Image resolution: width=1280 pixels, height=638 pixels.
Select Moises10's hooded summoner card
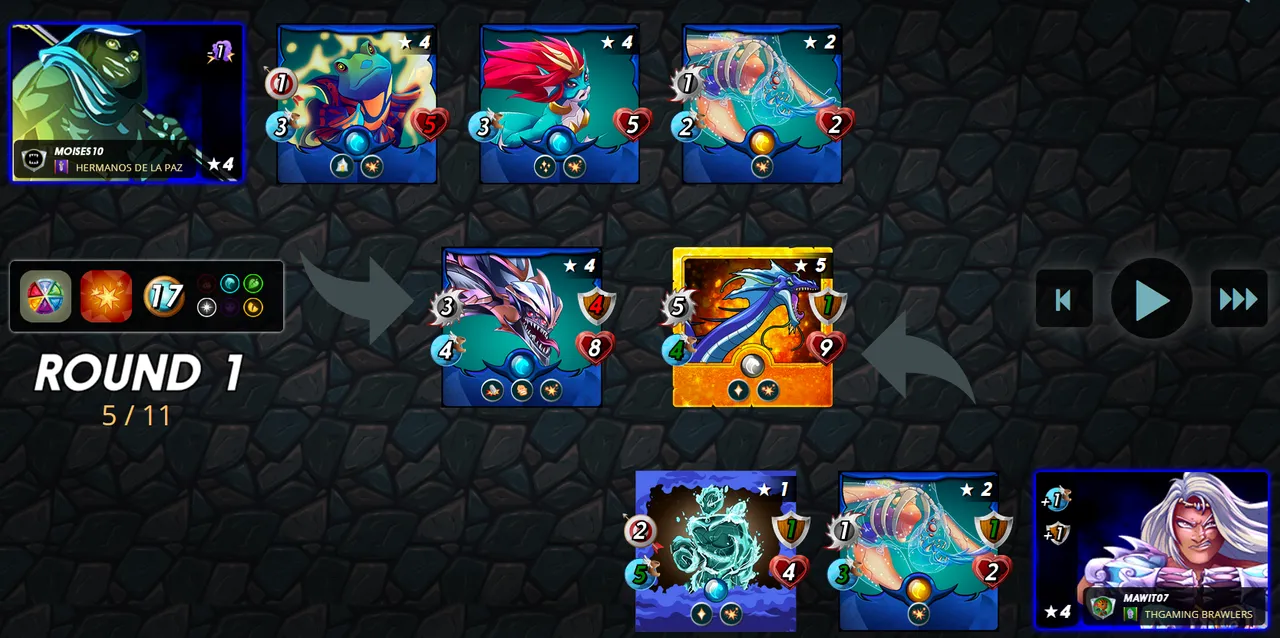[126, 102]
